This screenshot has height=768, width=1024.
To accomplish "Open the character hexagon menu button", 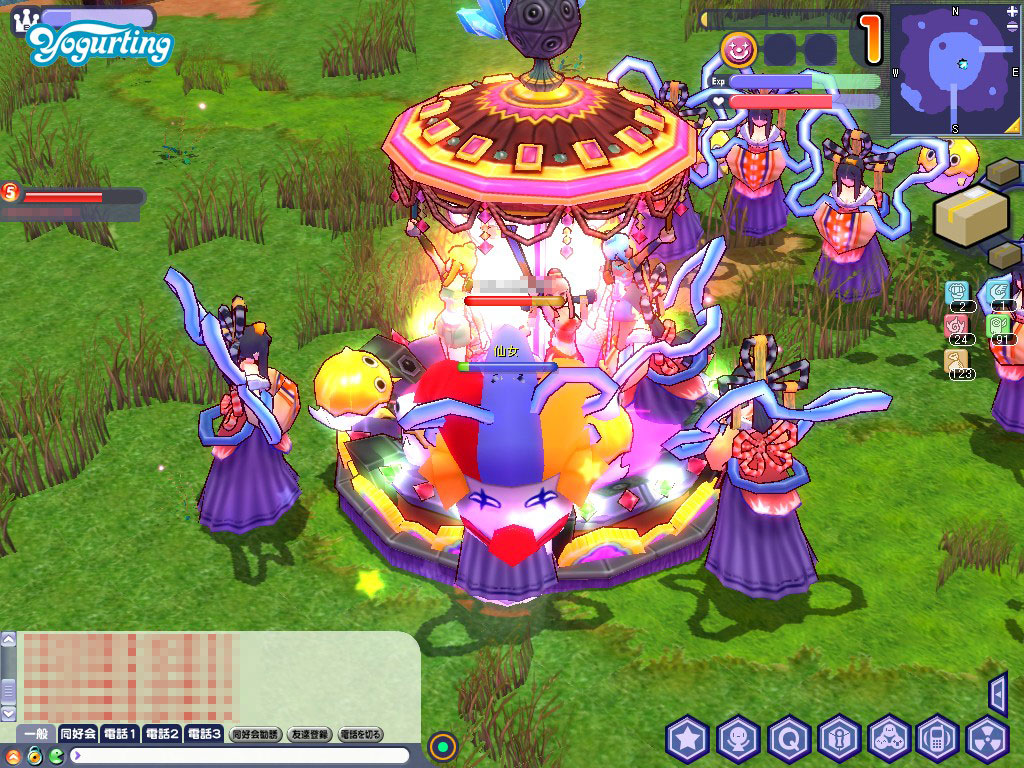I will point(738,739).
